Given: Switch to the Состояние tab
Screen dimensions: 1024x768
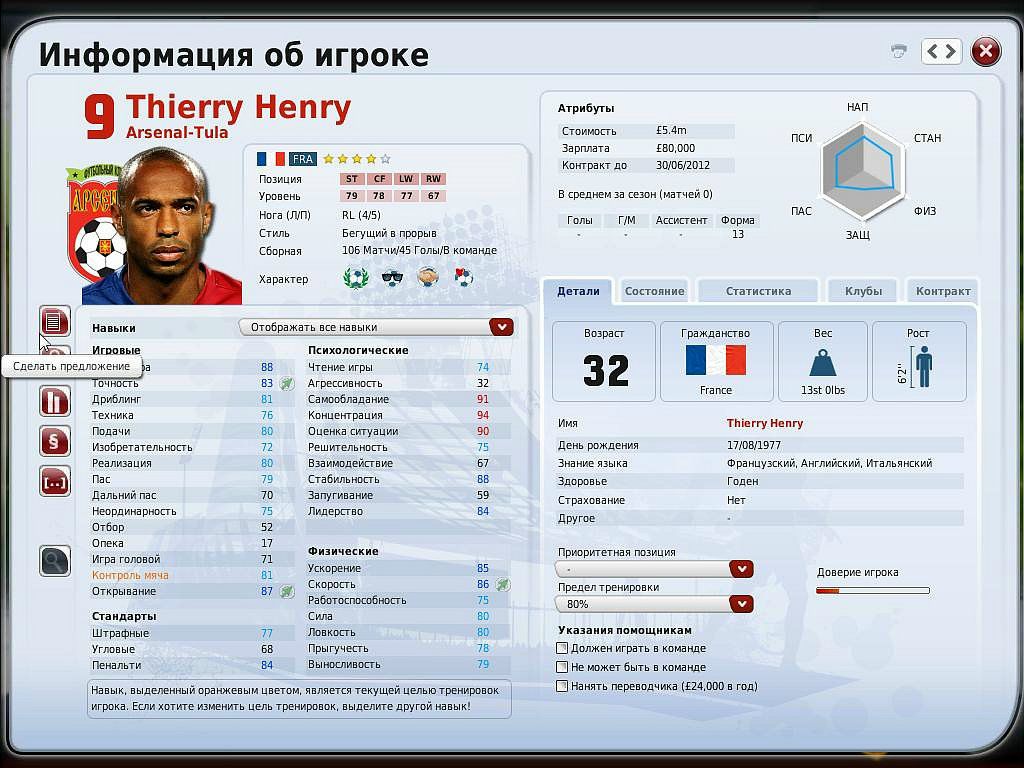Looking at the screenshot, I should (x=654, y=291).
